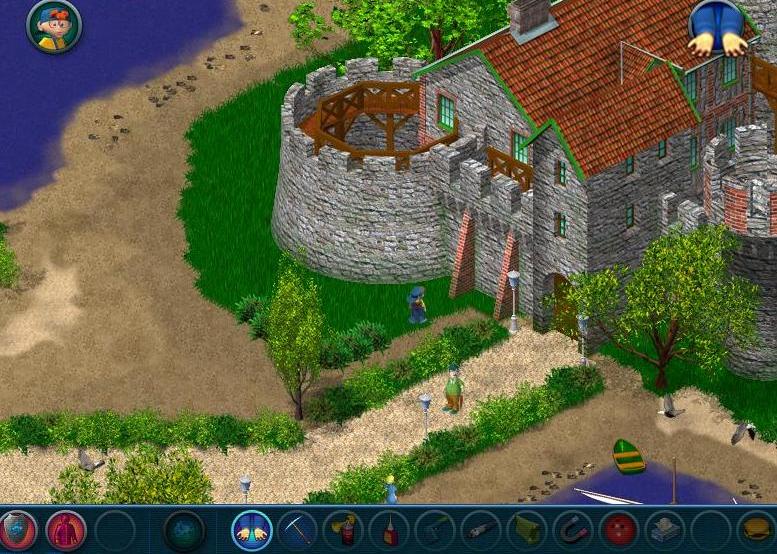Select the horseshoe magnet item

pos(572,529)
